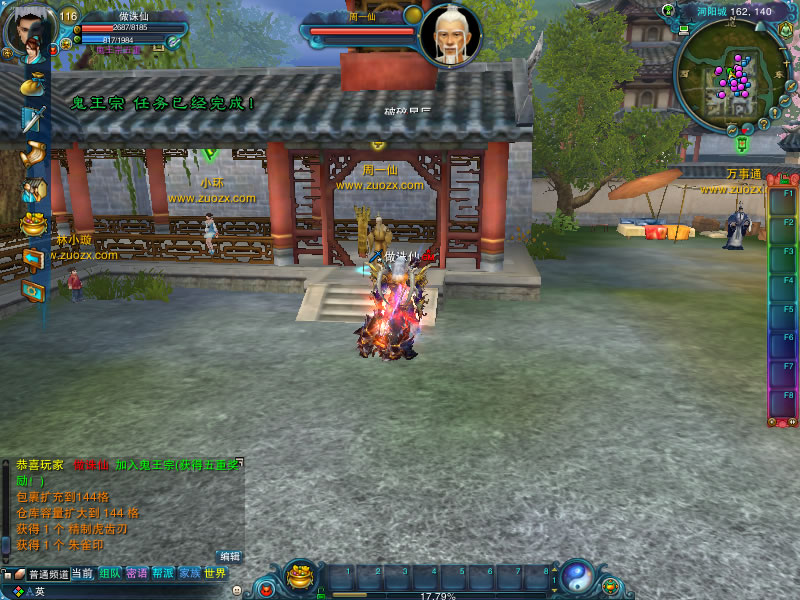The height and width of the screenshot is (600, 800).
Task: Click the gold treasure pot beside the hotbar
Action: pyautogui.click(x=300, y=576)
